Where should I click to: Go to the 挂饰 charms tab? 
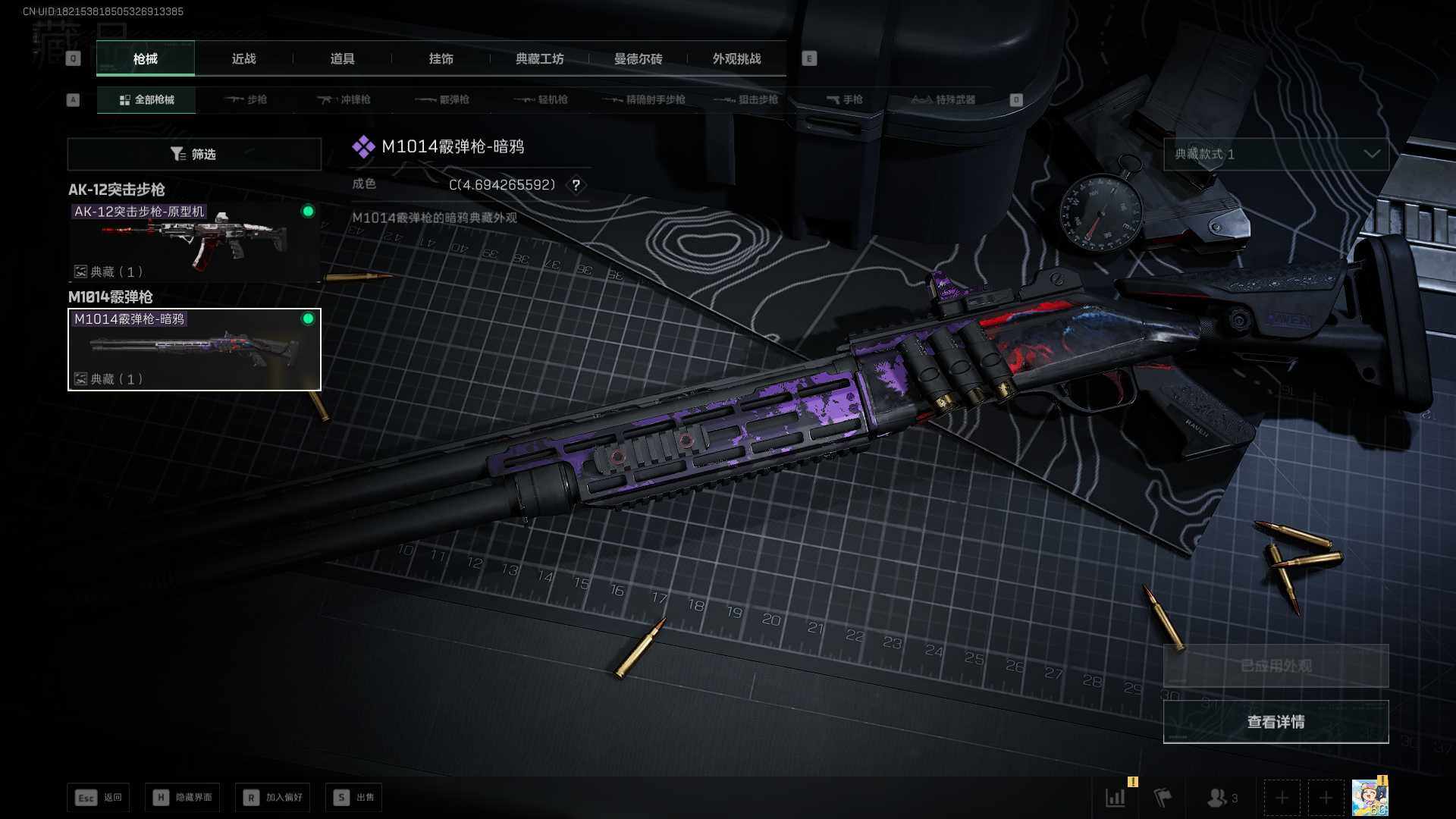(441, 58)
